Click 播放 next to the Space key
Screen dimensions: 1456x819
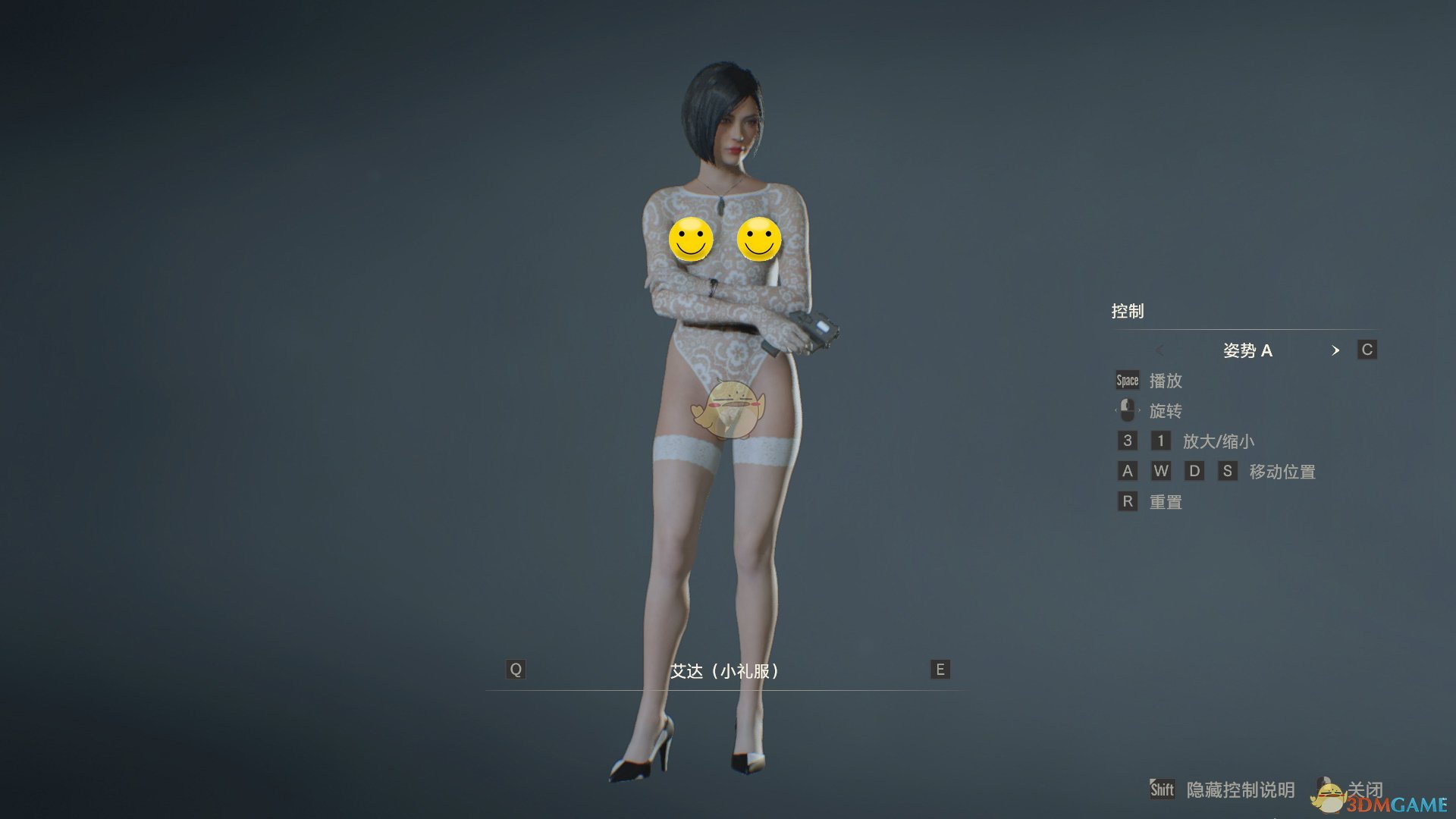pos(1166,381)
